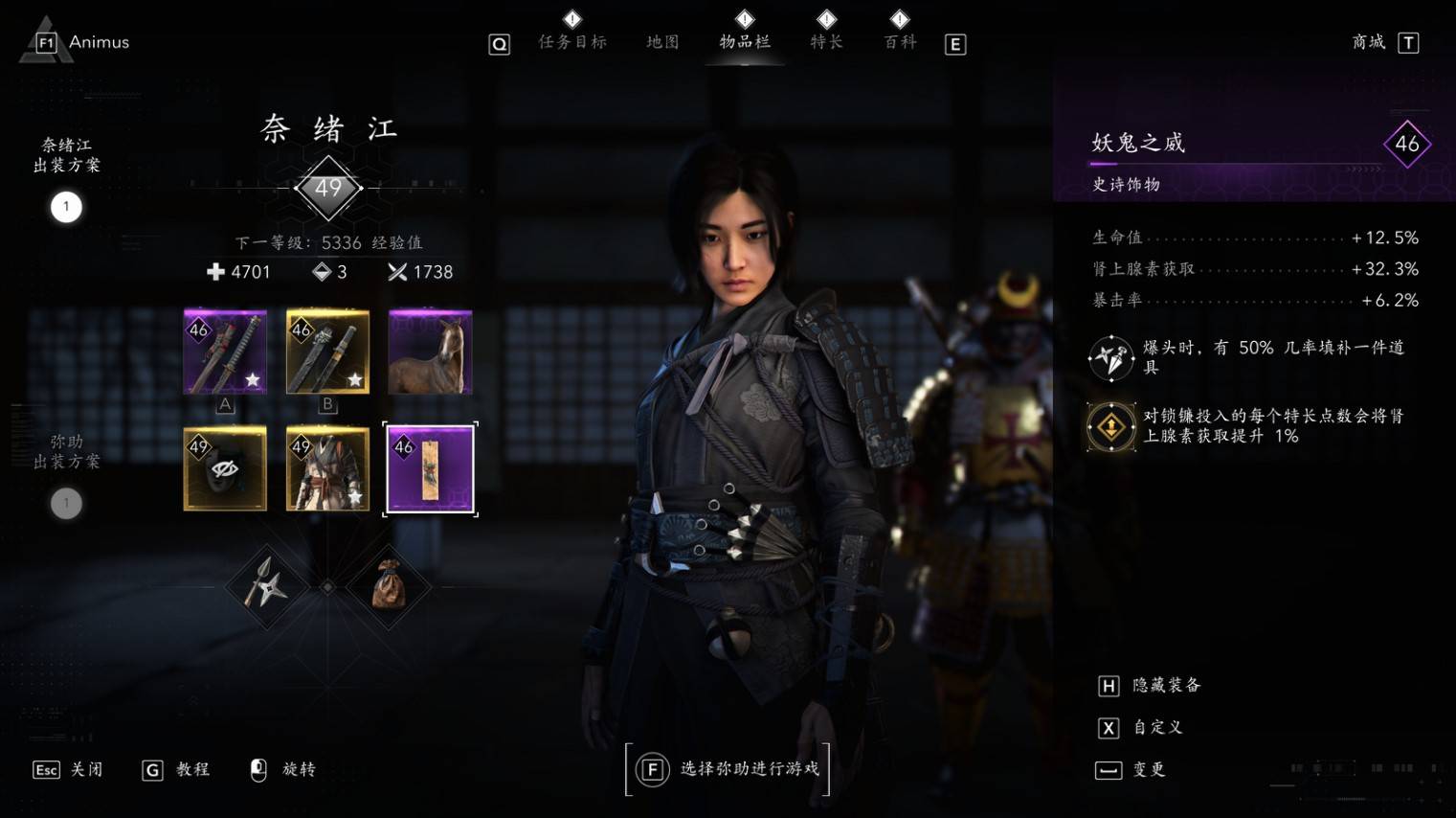Image resolution: width=1456 pixels, height=818 pixels.
Task: Select the gold tanto weapon slot
Action: [x=327, y=352]
